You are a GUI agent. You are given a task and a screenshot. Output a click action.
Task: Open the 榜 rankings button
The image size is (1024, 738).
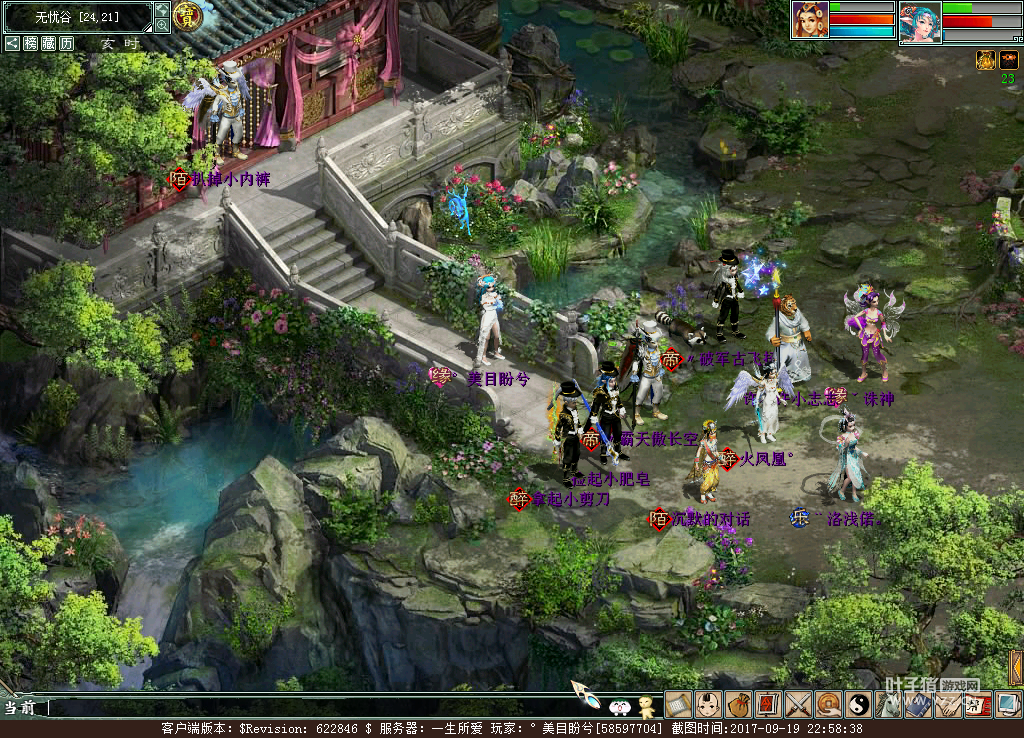(31, 43)
